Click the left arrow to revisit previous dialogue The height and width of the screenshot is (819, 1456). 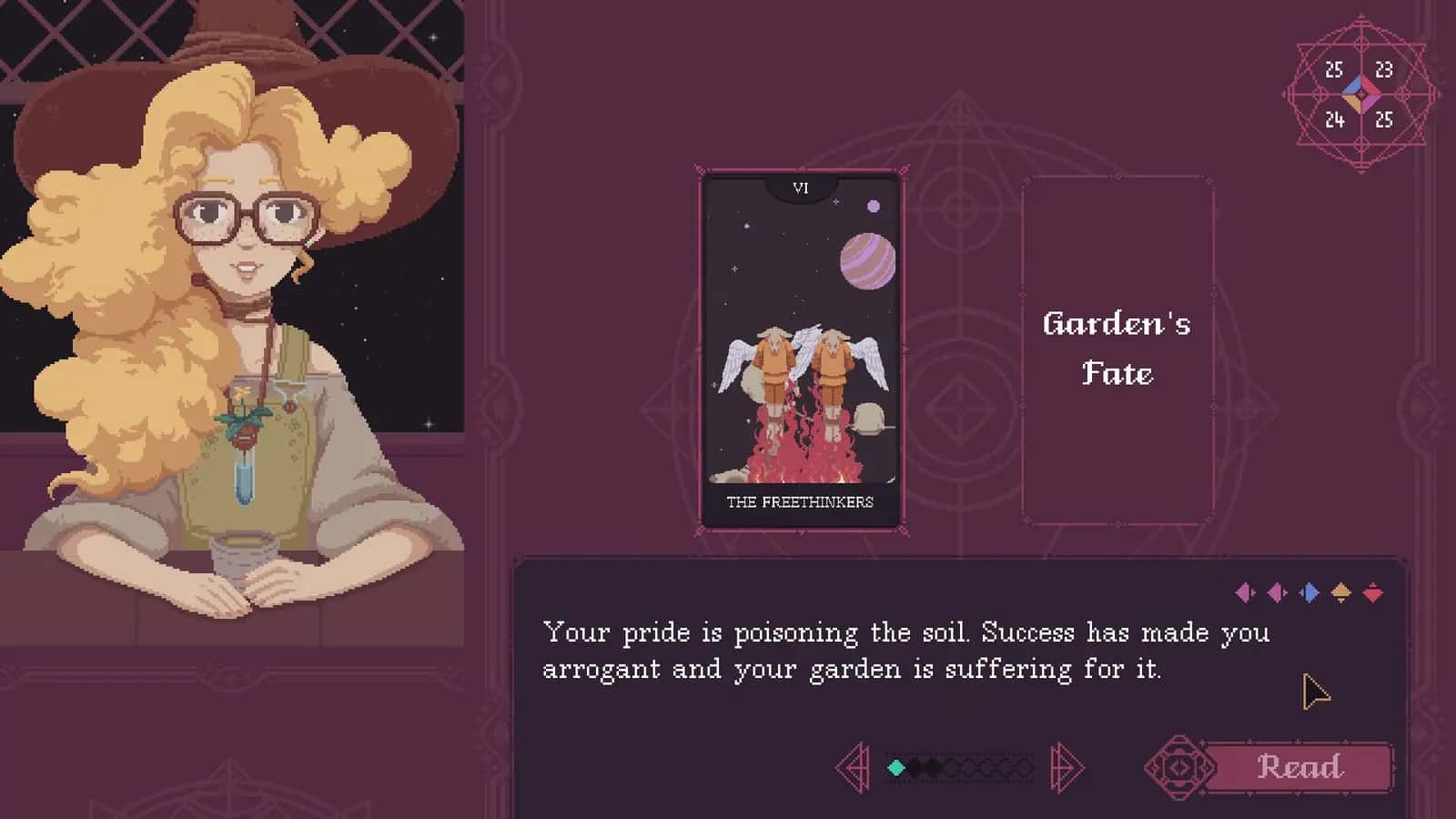pyautogui.click(x=855, y=767)
